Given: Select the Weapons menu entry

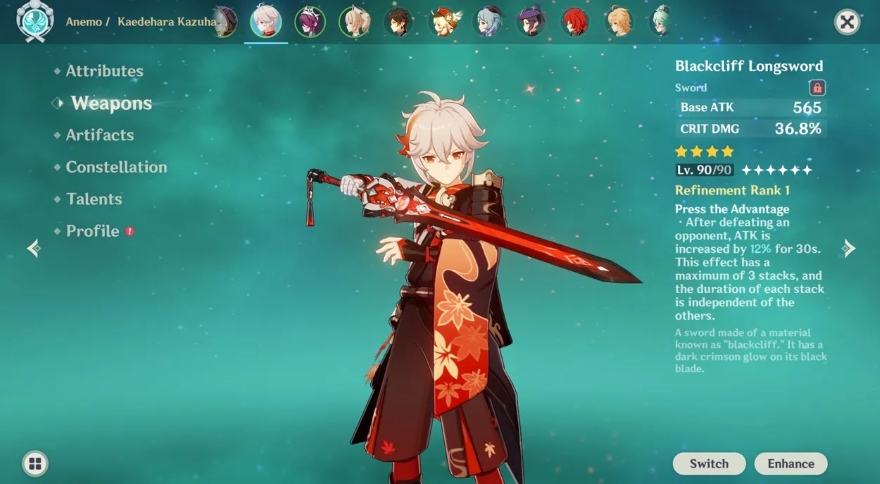Looking at the screenshot, I should tap(111, 103).
